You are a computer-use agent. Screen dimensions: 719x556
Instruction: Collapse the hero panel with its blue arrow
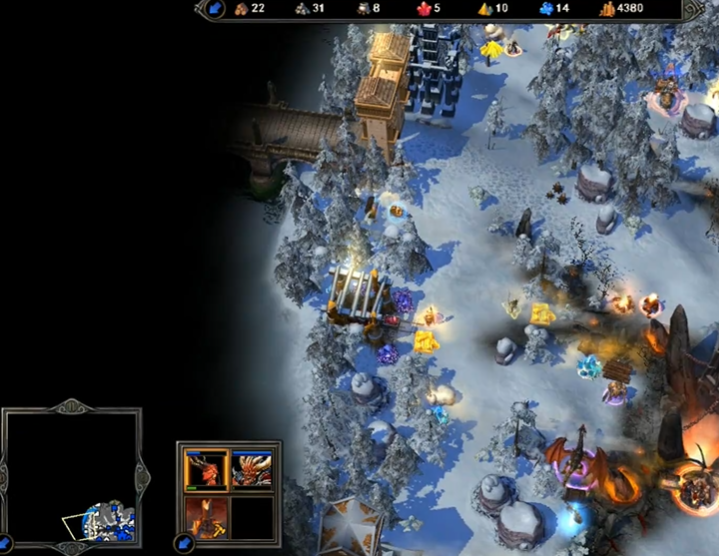[185, 545]
